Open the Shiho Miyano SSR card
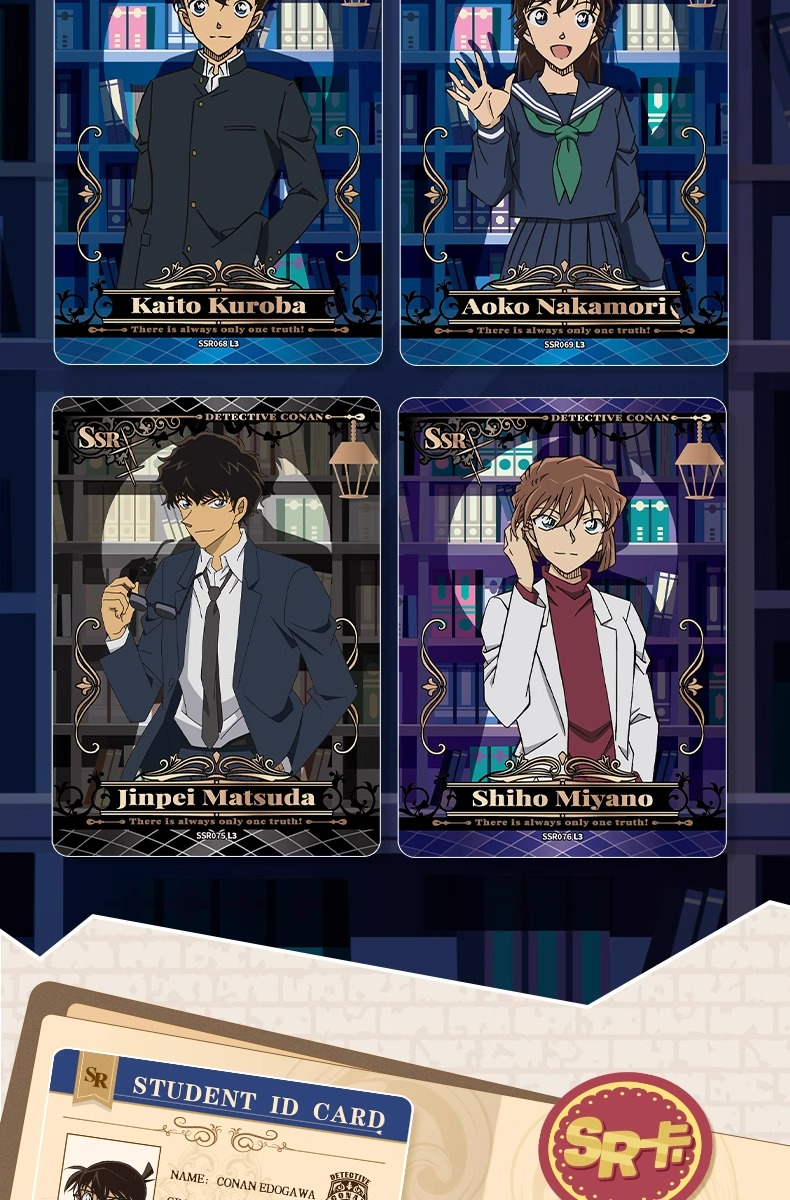 pyautogui.click(x=562, y=626)
